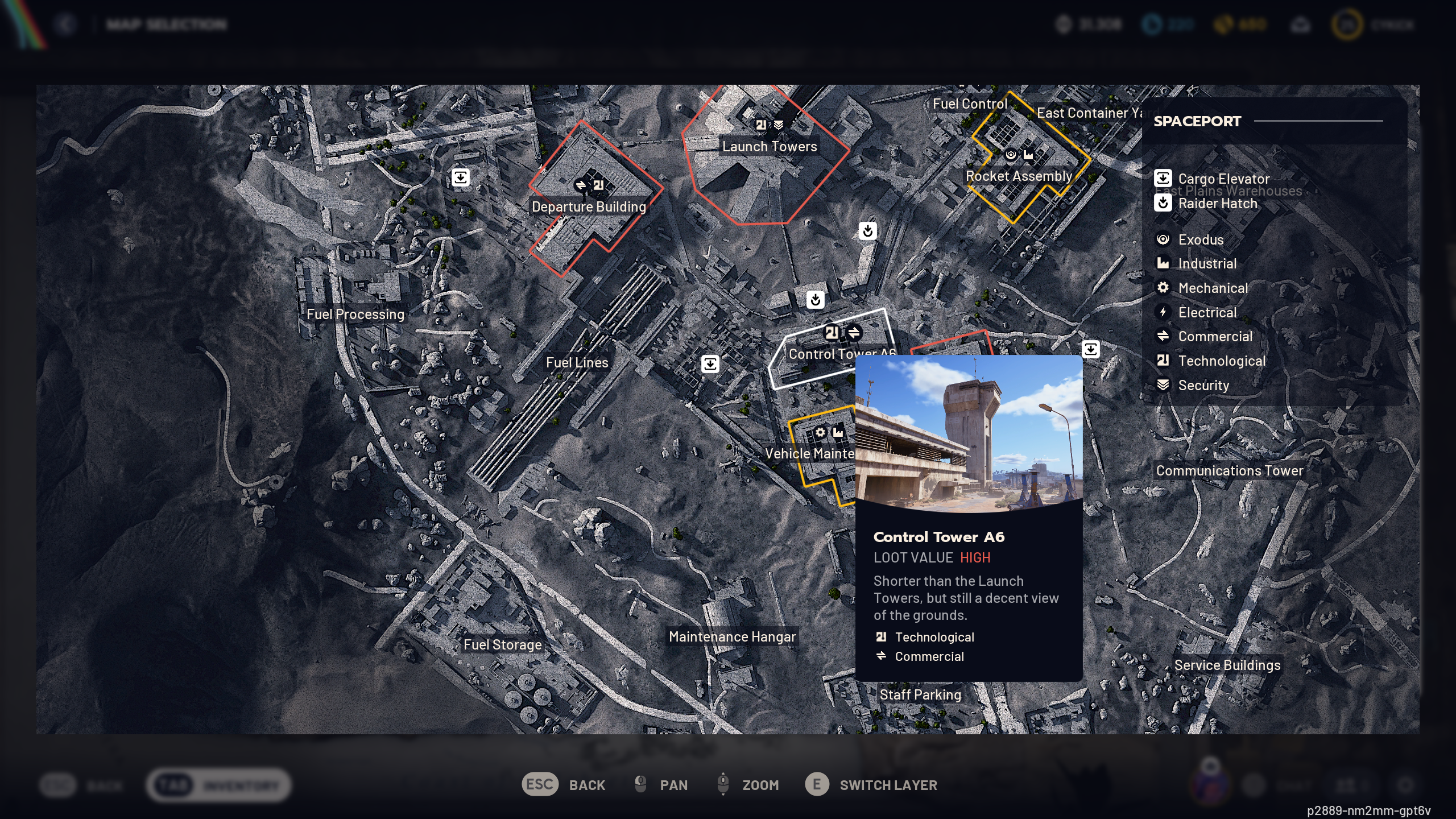
Task: Toggle the Technological loot filter in the legend
Action: pos(1164,361)
